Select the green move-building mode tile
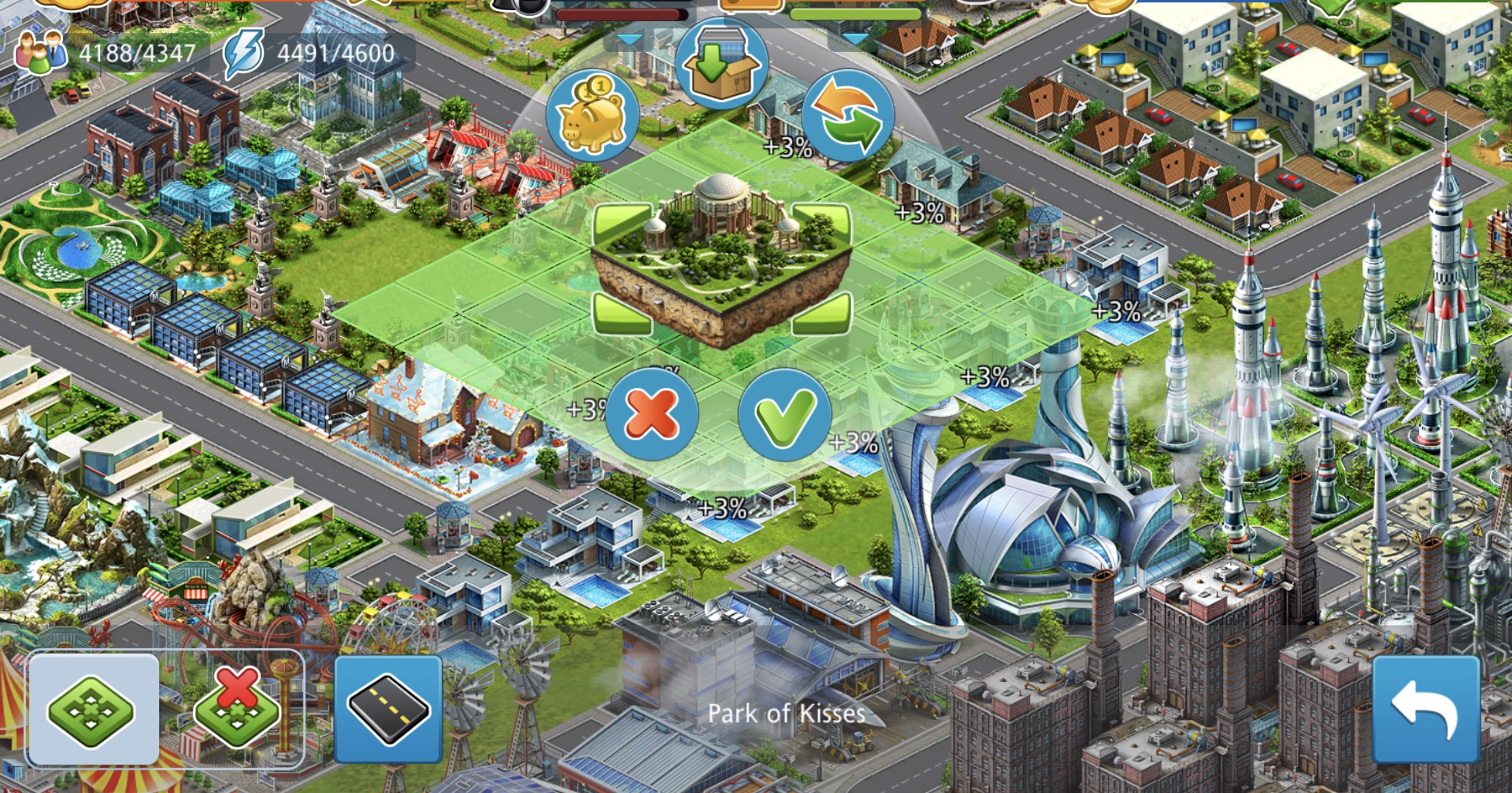This screenshot has width=1512, height=793. tap(92, 710)
